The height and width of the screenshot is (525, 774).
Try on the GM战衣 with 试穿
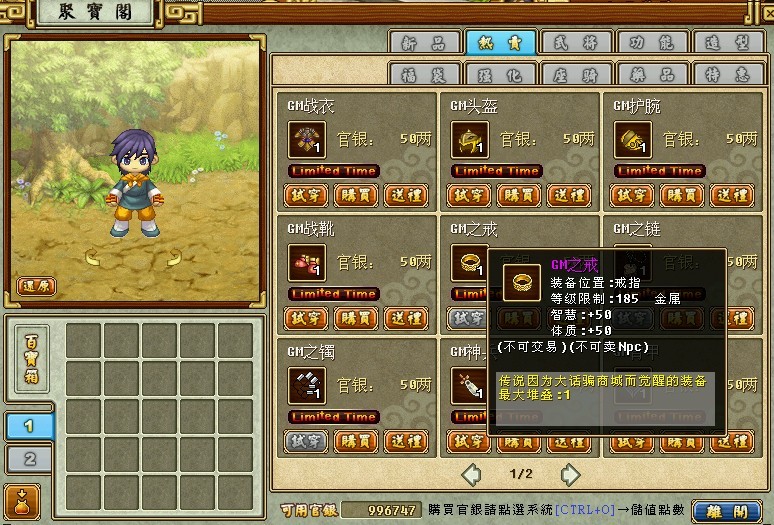306,195
